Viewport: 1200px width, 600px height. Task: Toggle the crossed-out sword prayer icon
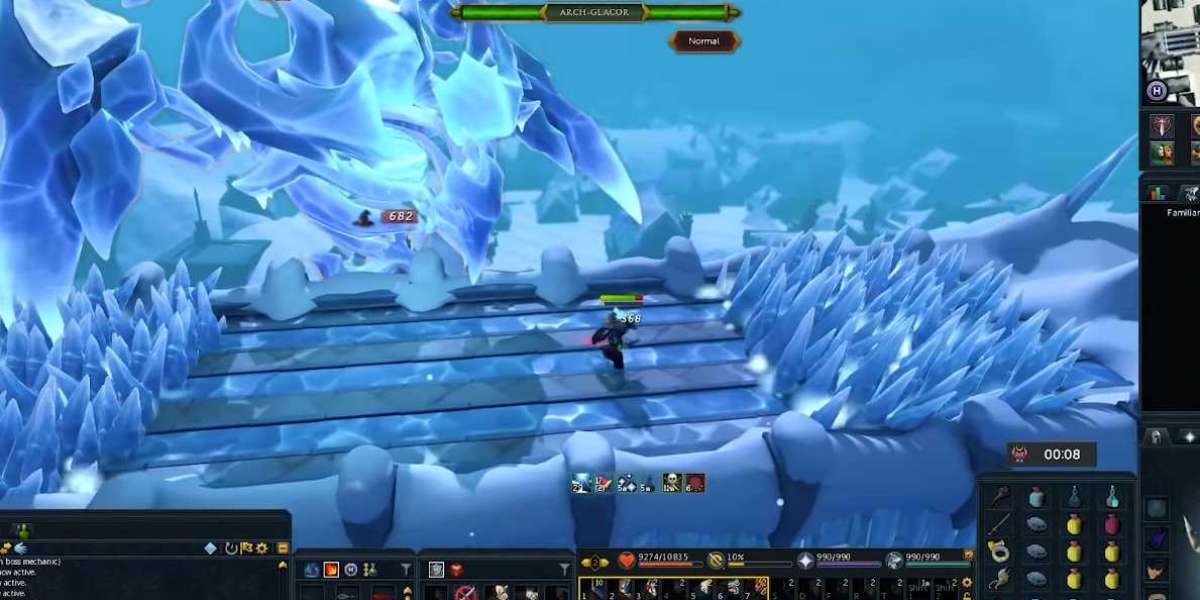coord(463,592)
